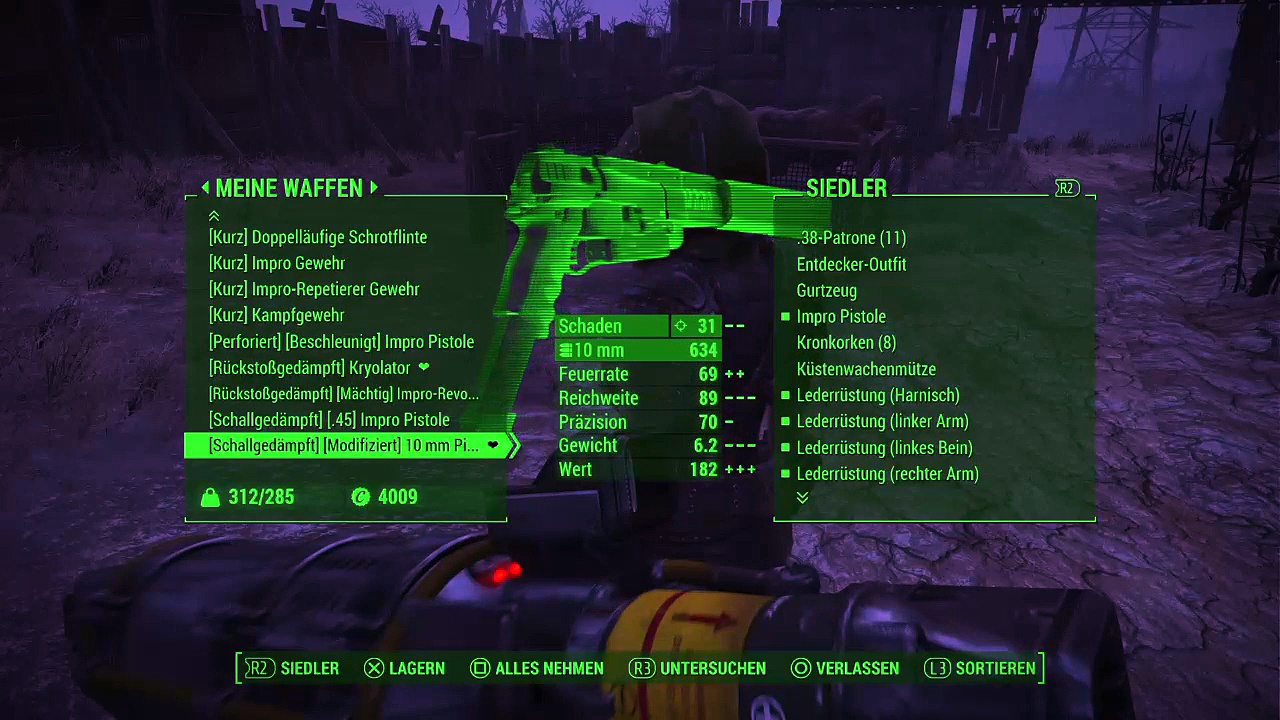Choose Lederrüstung (Harnisch) from settler

pos(878,395)
